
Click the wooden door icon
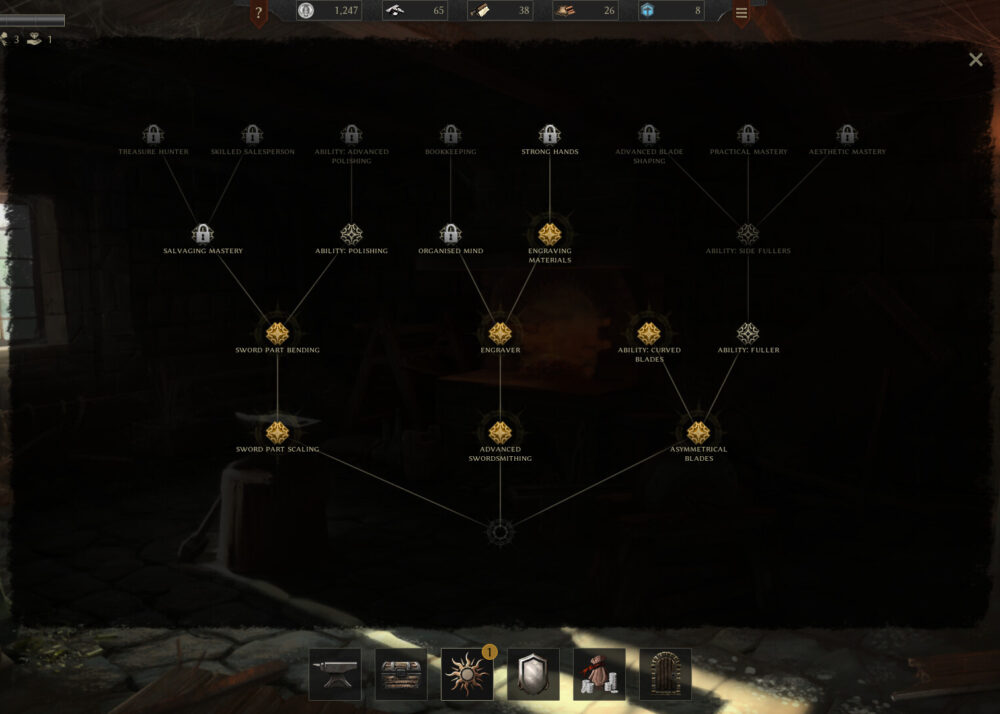point(665,674)
